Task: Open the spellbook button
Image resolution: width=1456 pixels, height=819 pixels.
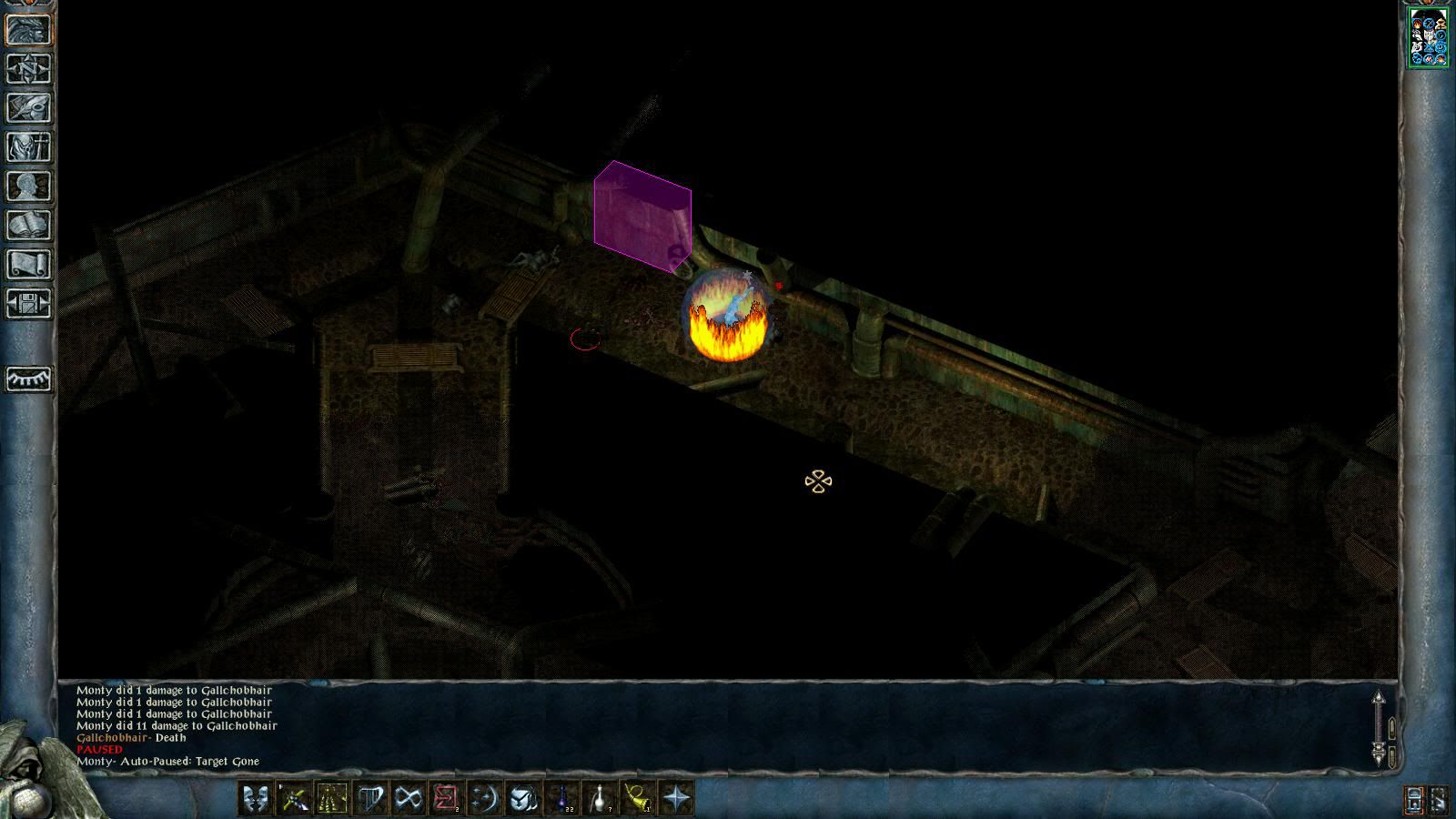Action: [x=28, y=226]
